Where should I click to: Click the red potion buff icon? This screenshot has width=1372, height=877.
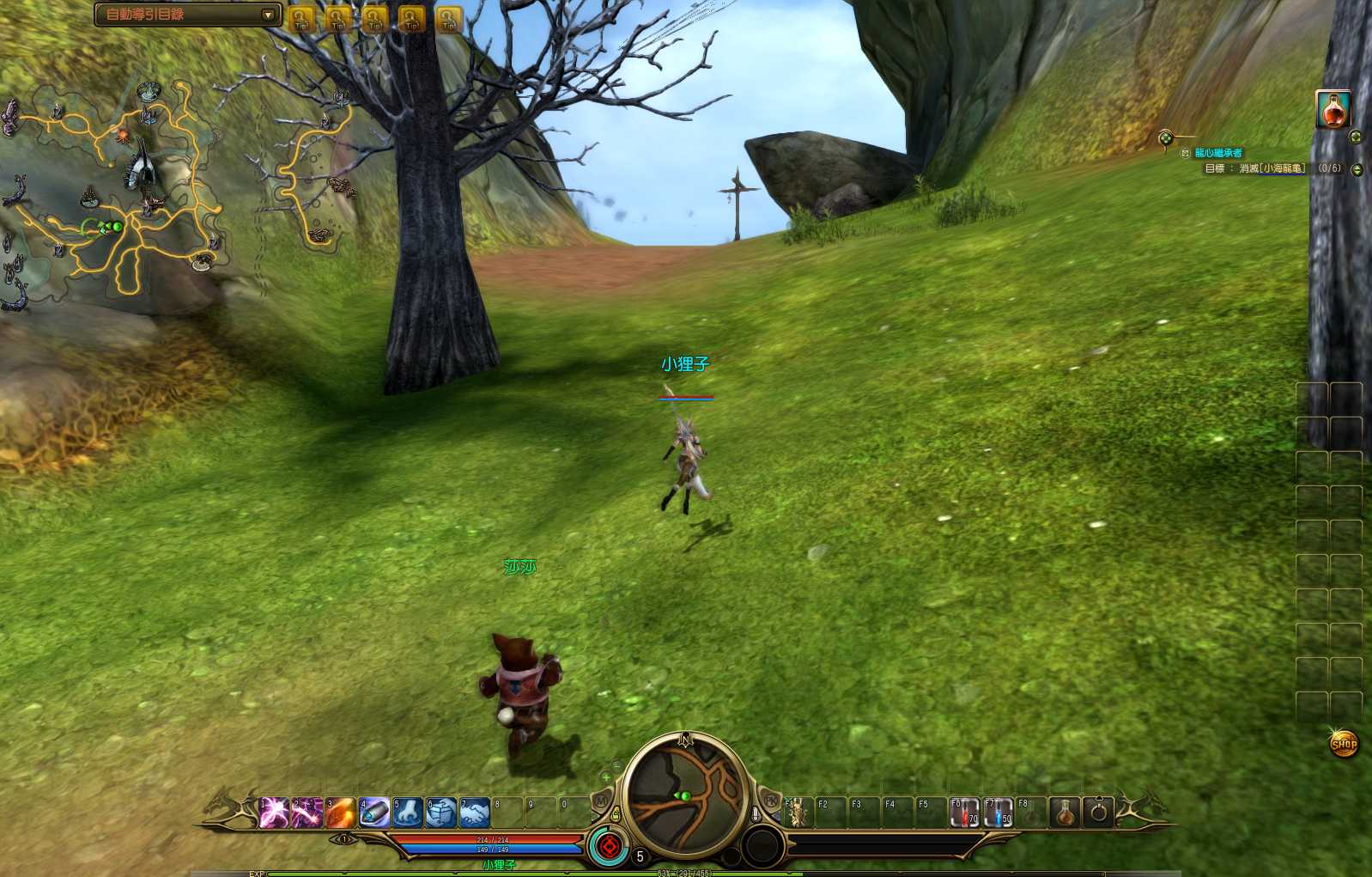(1333, 109)
